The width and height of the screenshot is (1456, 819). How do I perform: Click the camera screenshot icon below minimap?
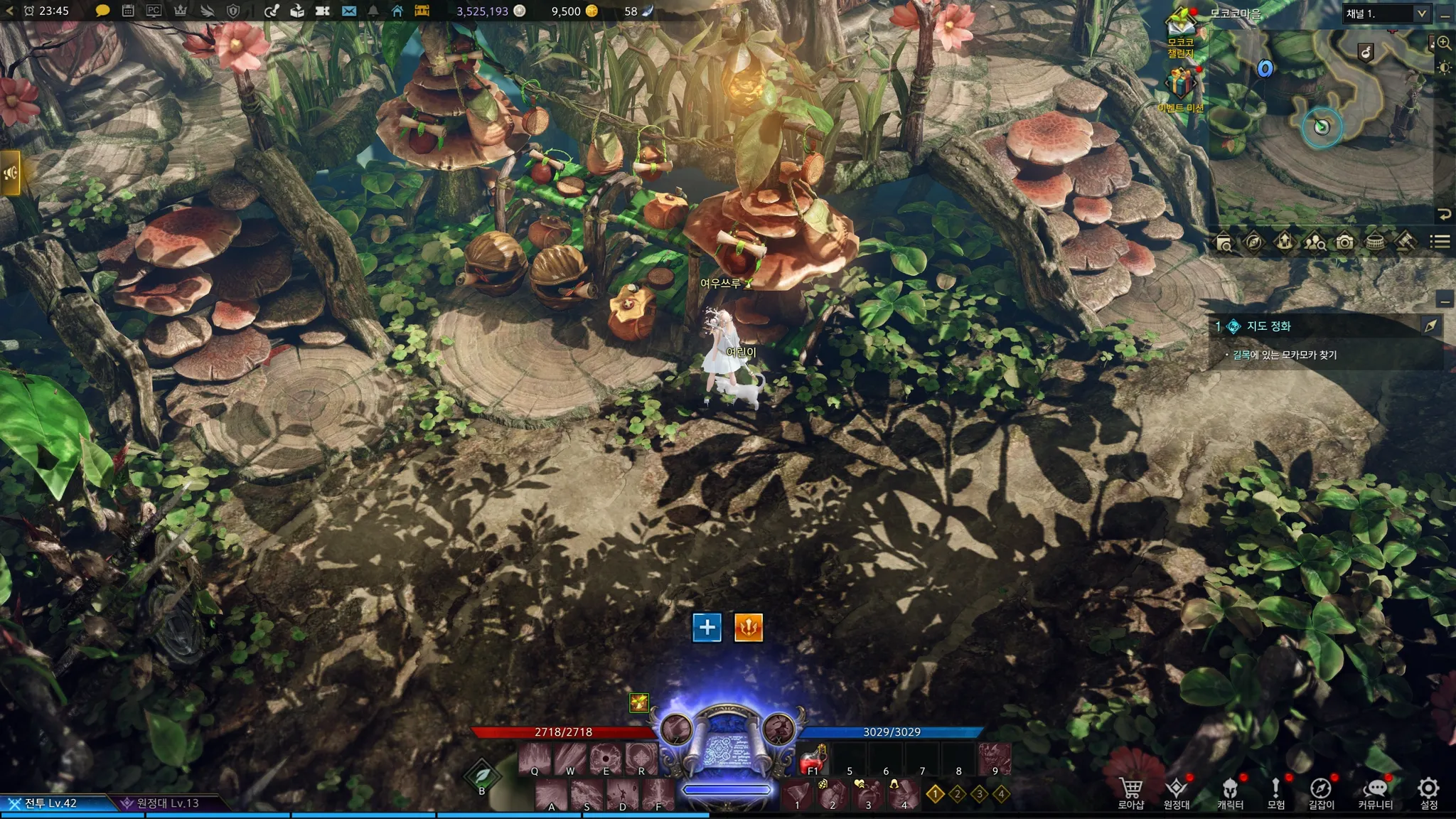(x=1344, y=242)
